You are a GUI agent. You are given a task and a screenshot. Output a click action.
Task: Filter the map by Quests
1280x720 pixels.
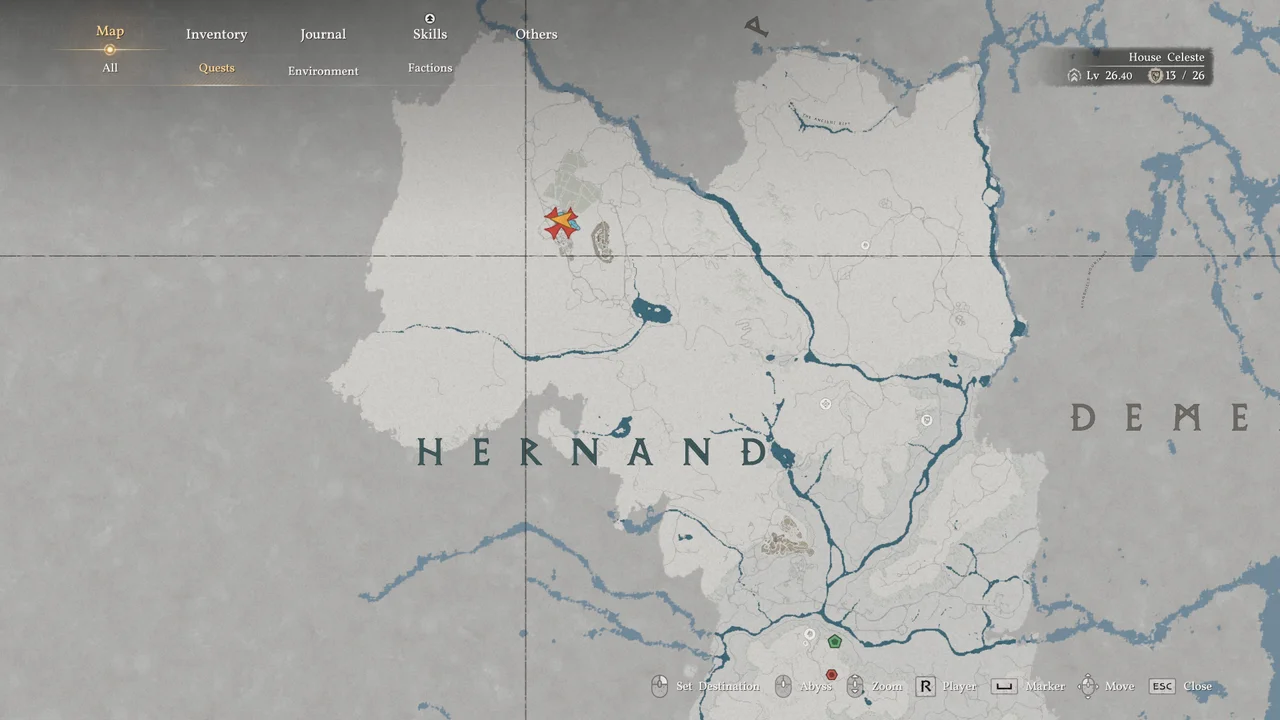coord(216,68)
